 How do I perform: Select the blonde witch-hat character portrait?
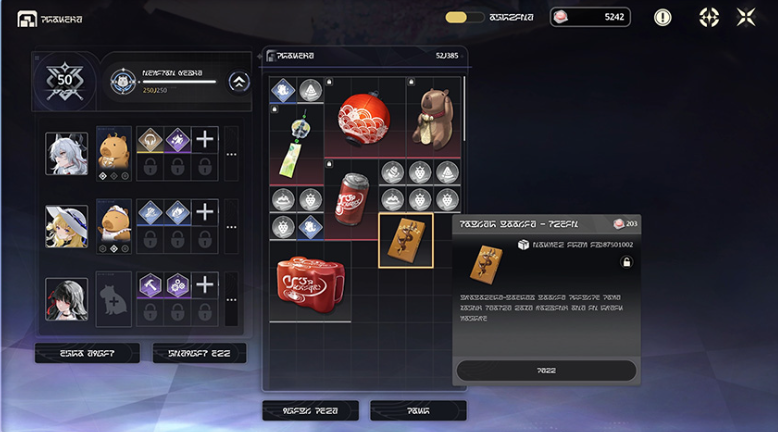[x=67, y=227]
